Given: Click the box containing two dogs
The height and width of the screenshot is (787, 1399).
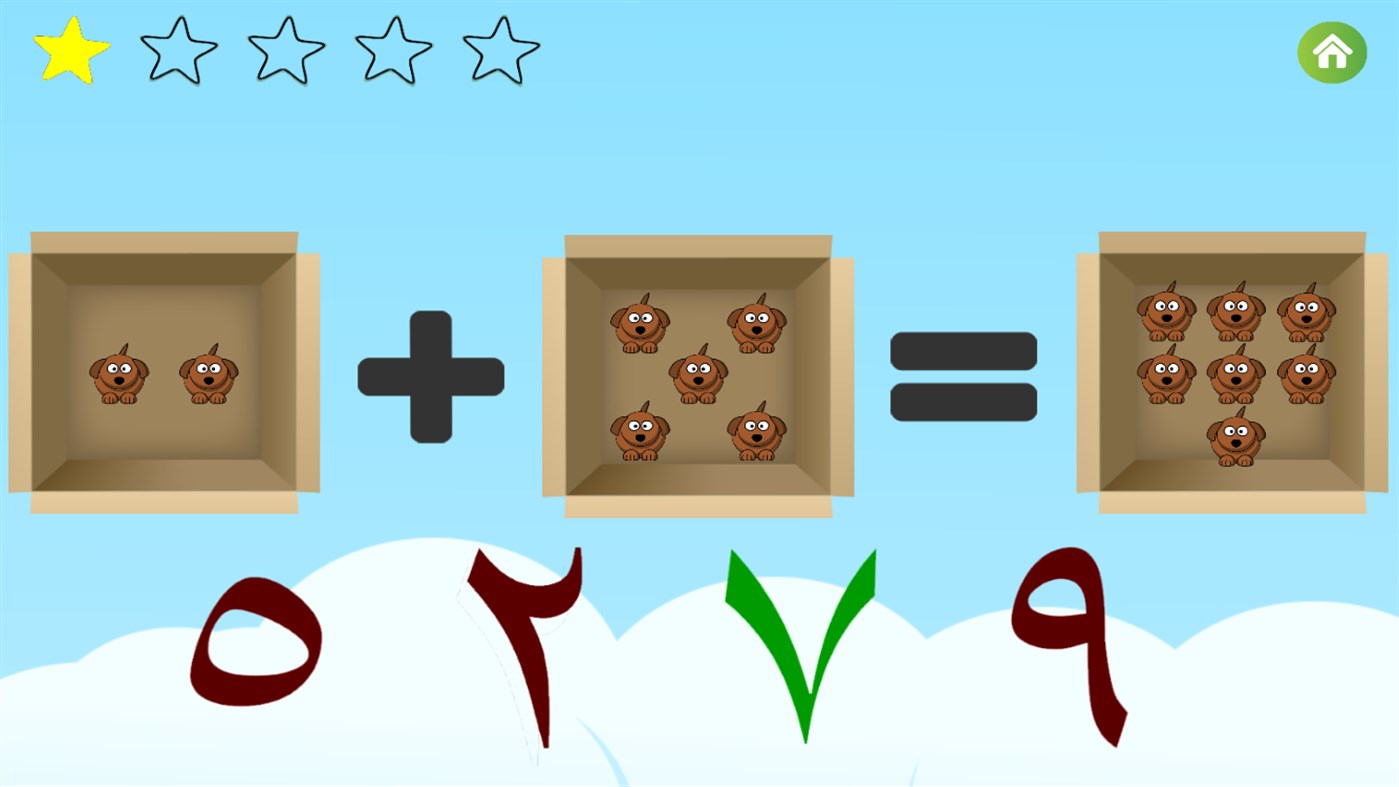Looking at the screenshot, I should (x=165, y=375).
